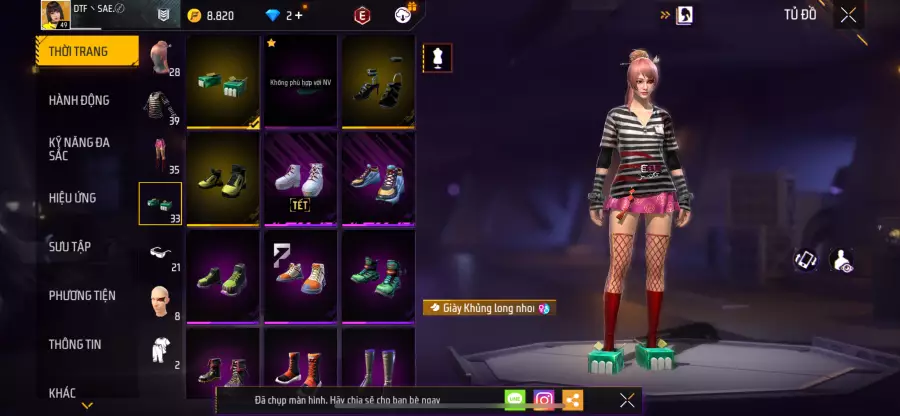Choose the head/hair clothing category
Viewport: 900px width, 416px height.
pos(160,58)
